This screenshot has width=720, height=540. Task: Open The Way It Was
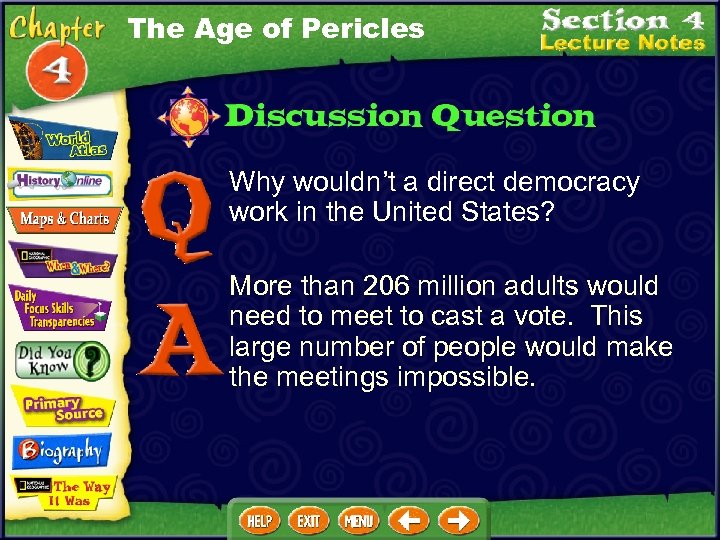[x=62, y=493]
